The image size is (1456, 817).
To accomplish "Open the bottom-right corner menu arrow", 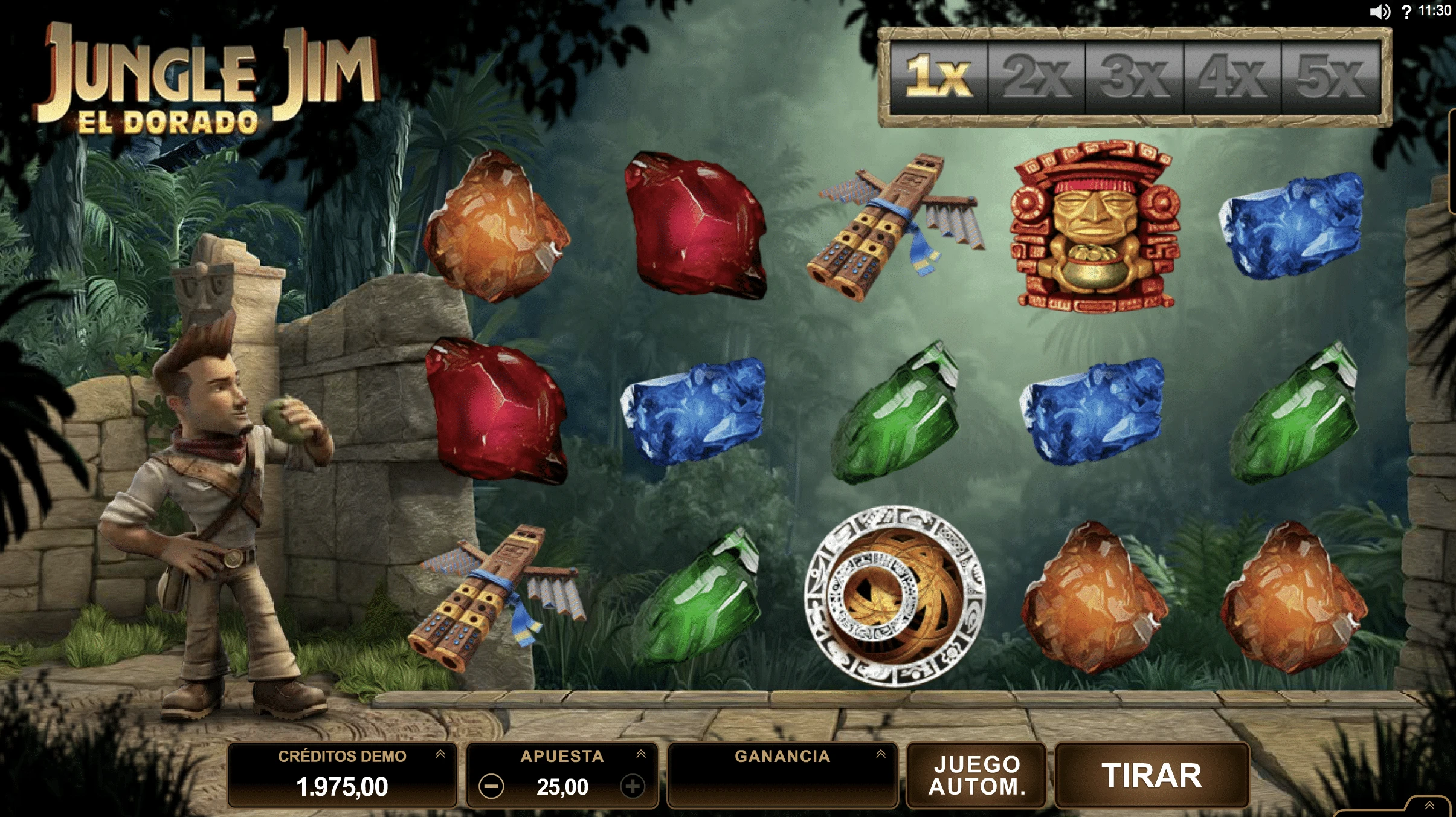I will point(1429,806).
